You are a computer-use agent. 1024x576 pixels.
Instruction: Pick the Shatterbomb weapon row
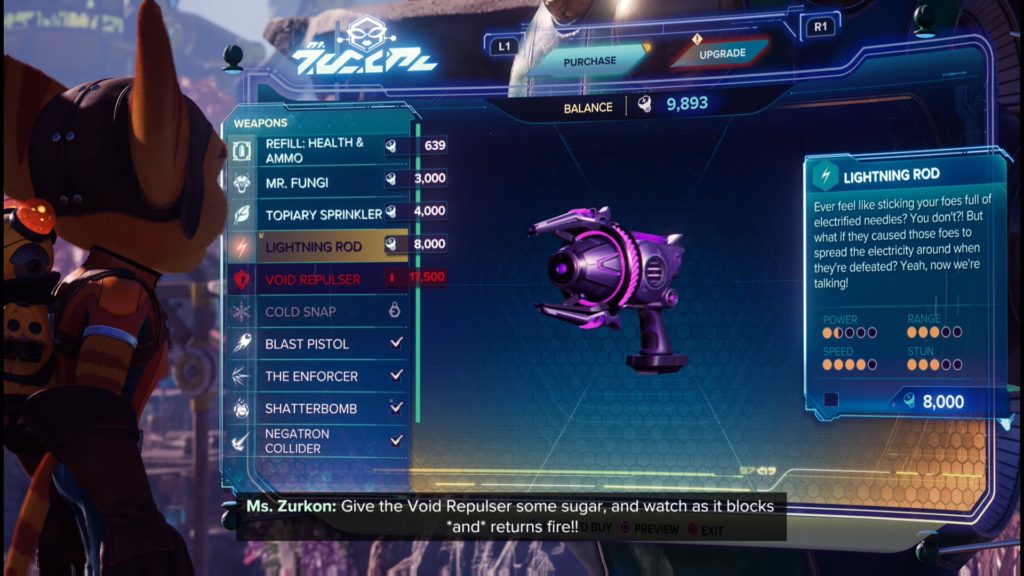(x=318, y=408)
